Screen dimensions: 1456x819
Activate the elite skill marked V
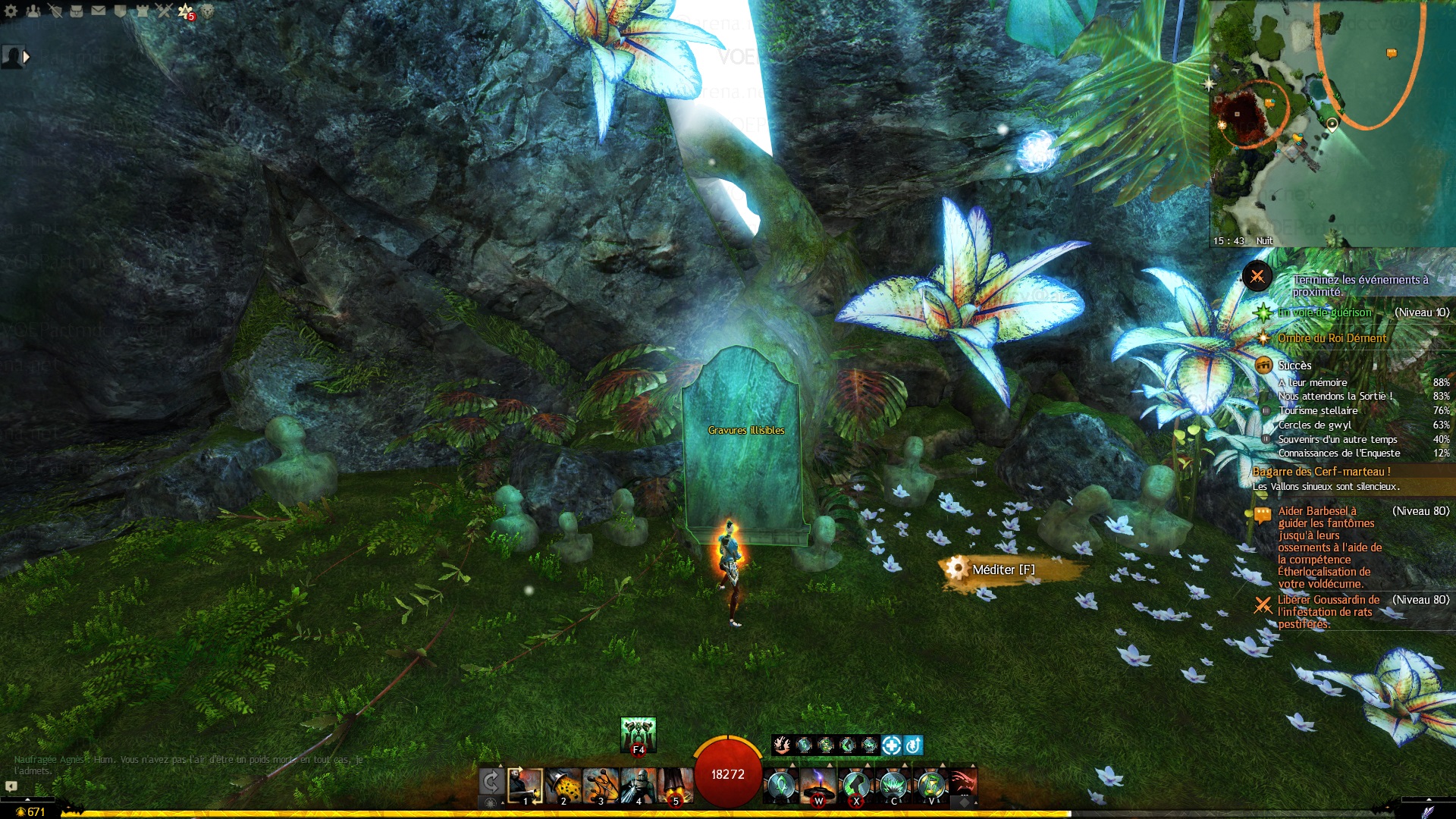(931, 786)
